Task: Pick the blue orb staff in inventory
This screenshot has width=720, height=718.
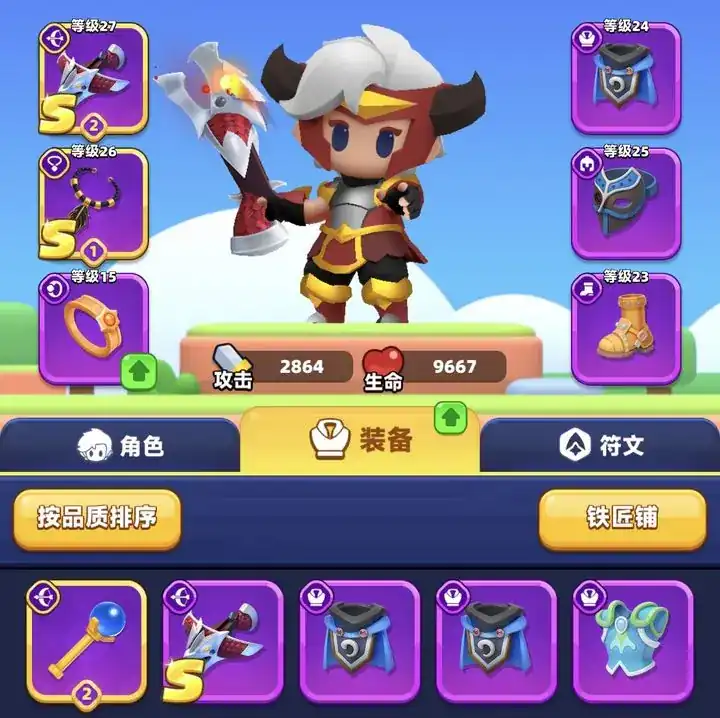Action: pyautogui.click(x=87, y=640)
